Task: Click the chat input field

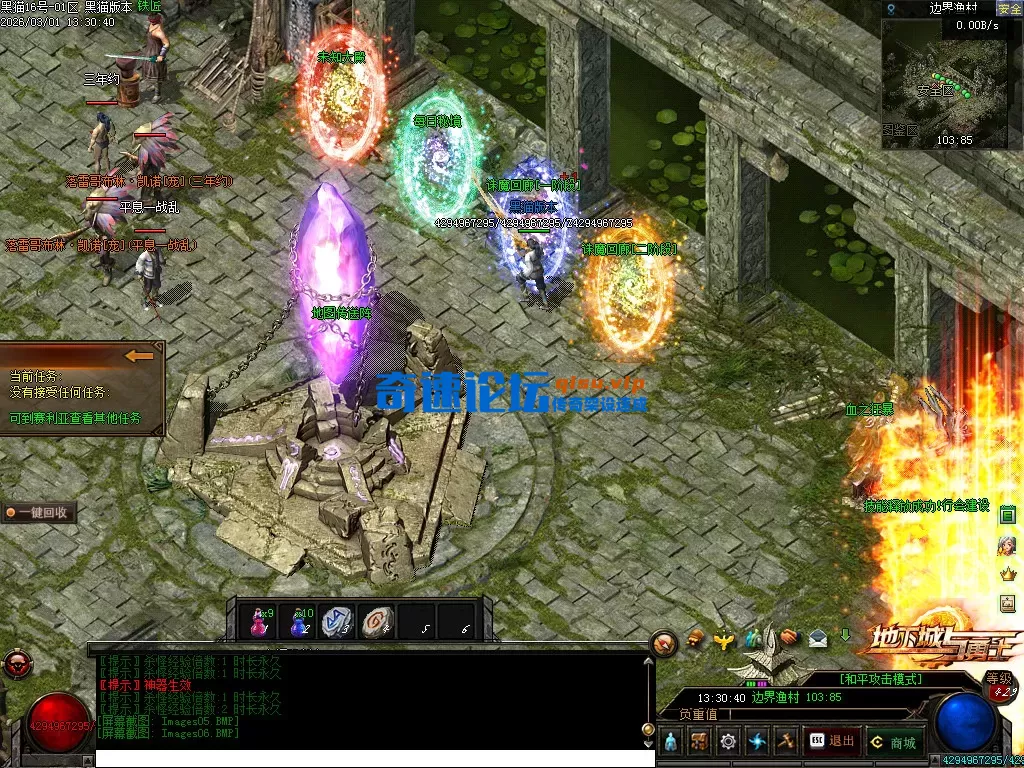Action: pos(370,759)
